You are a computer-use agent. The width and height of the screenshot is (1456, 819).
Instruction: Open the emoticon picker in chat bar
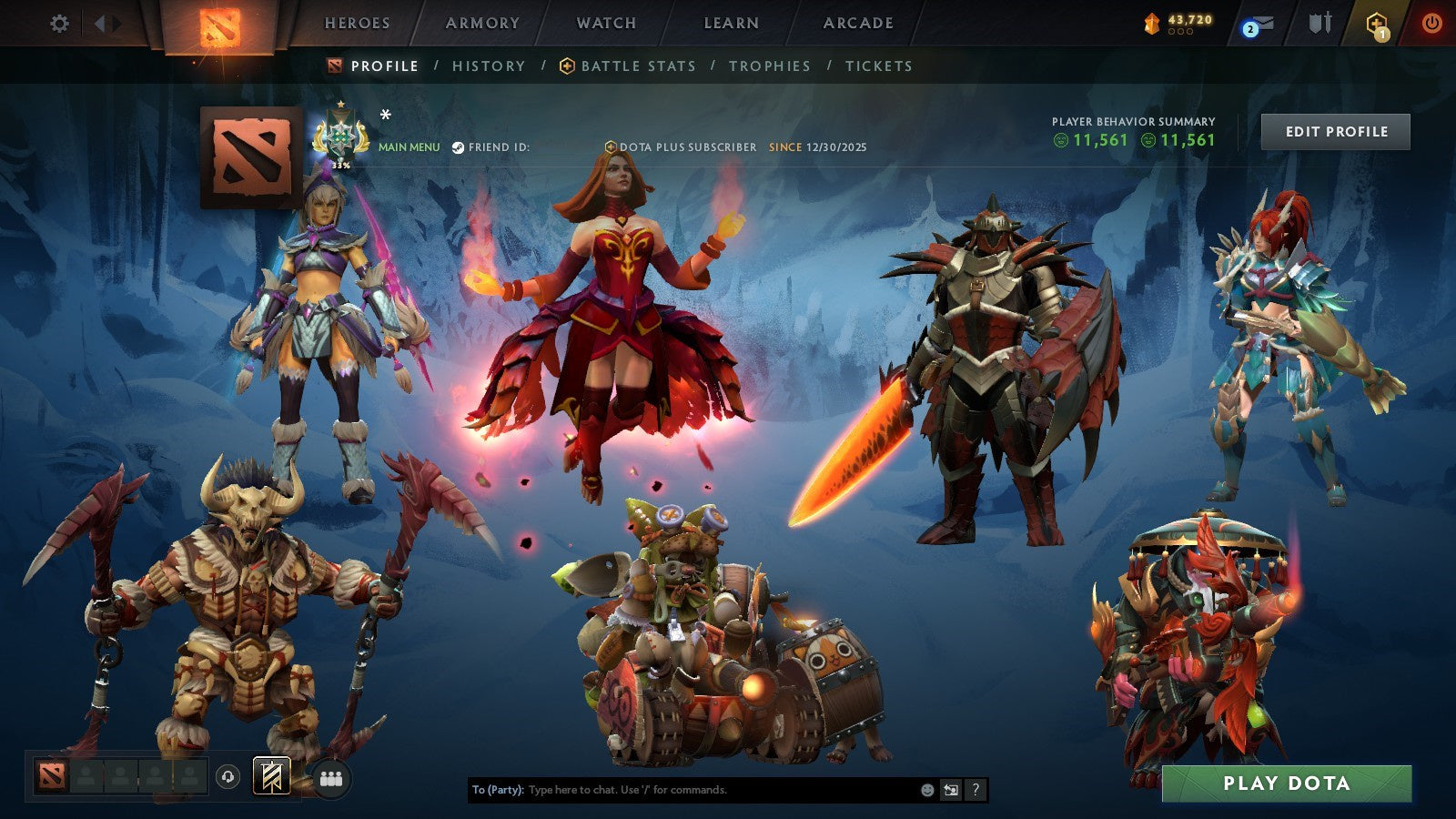click(925, 790)
